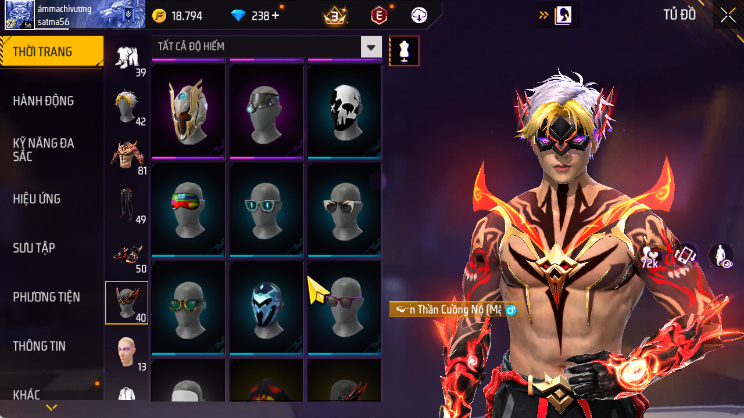Select the golden horned helmet item
The height and width of the screenshot is (418, 744).
(x=188, y=108)
